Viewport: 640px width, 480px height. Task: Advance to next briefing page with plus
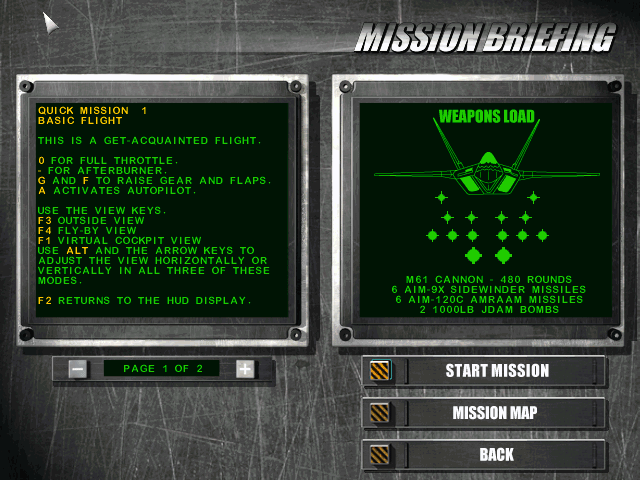[245, 369]
